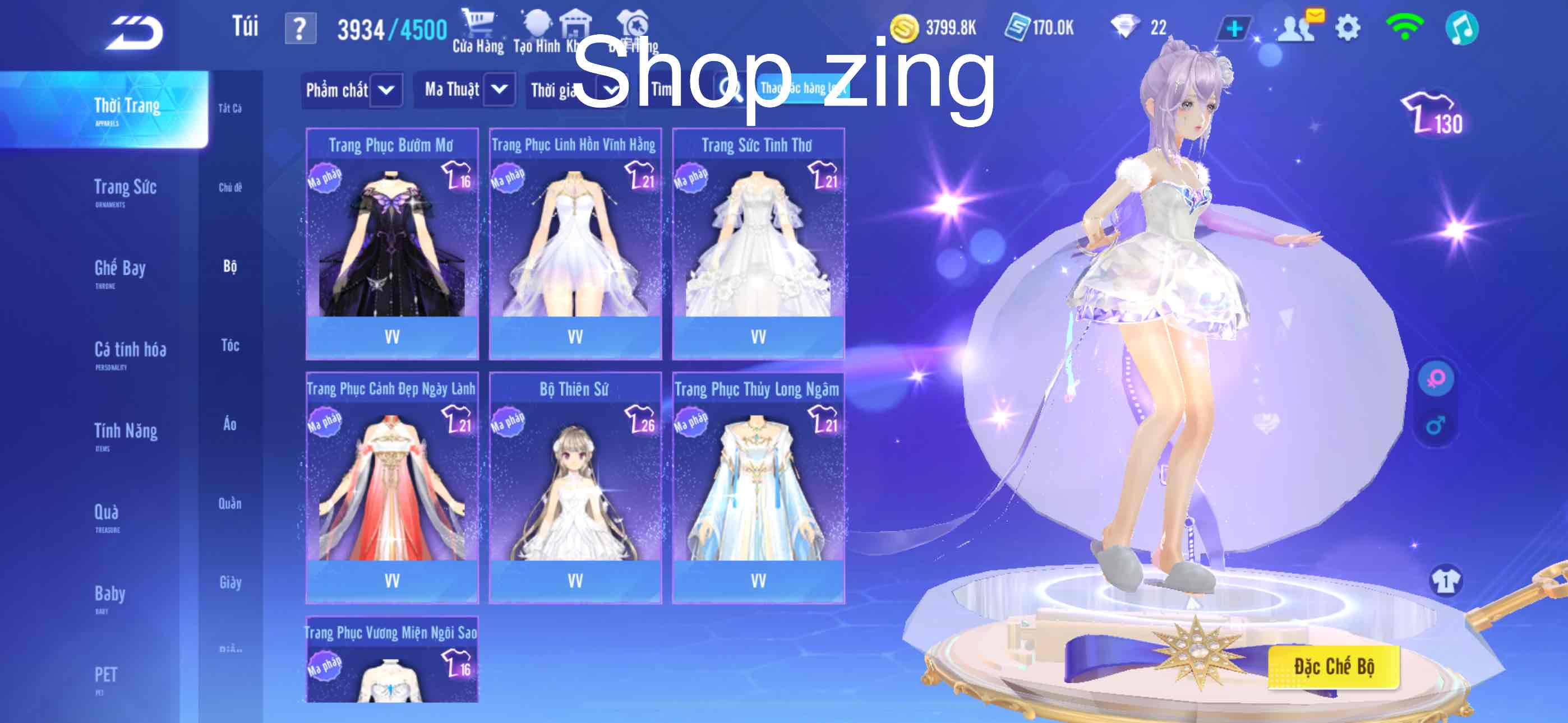
Task: Choose the Trang Sức Tình Thơ outfit
Action: pyautogui.click(x=758, y=243)
